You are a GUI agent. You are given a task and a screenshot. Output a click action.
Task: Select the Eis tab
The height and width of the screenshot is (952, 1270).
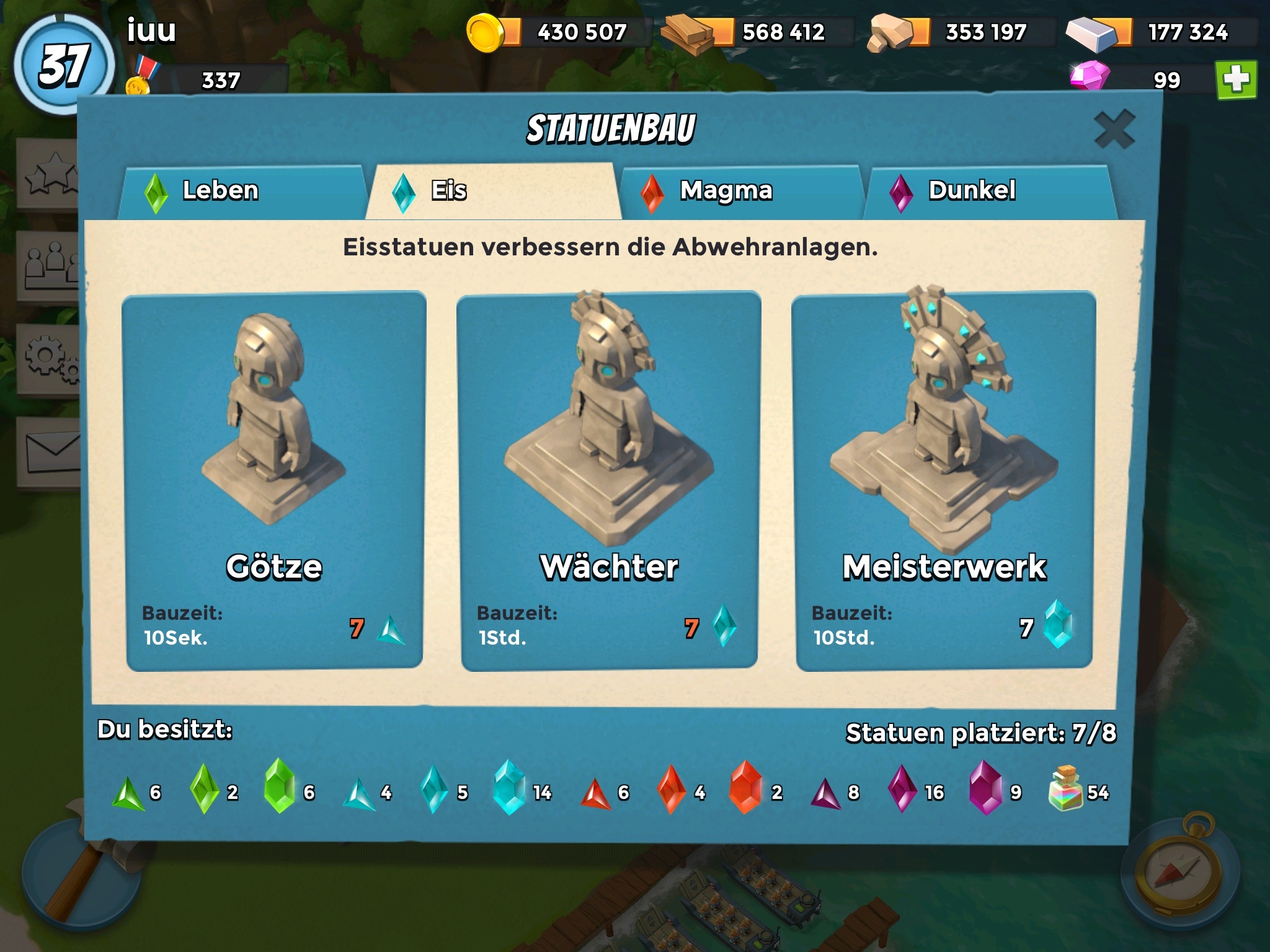pos(492,191)
